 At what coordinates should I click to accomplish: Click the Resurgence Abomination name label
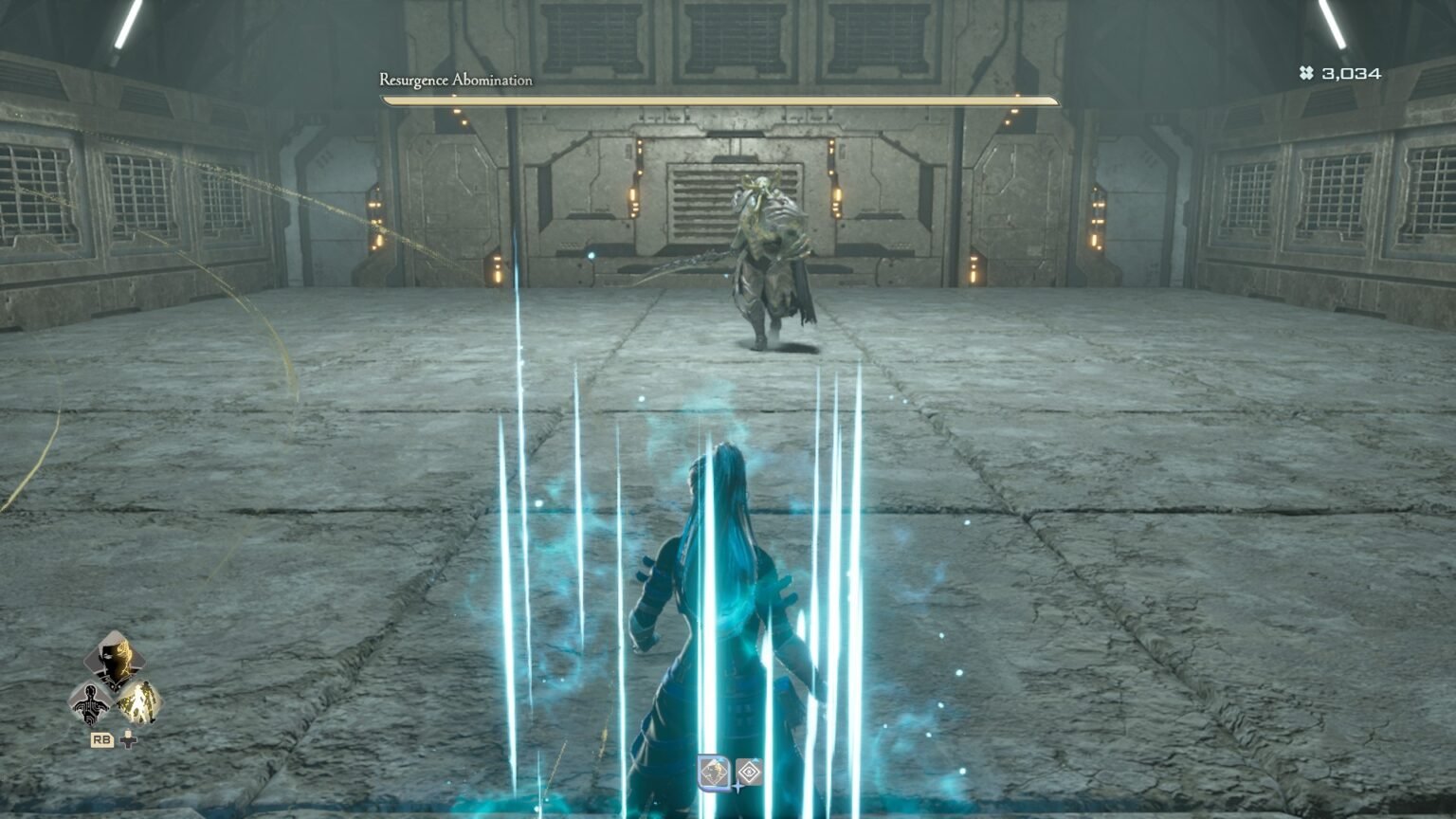coord(456,81)
